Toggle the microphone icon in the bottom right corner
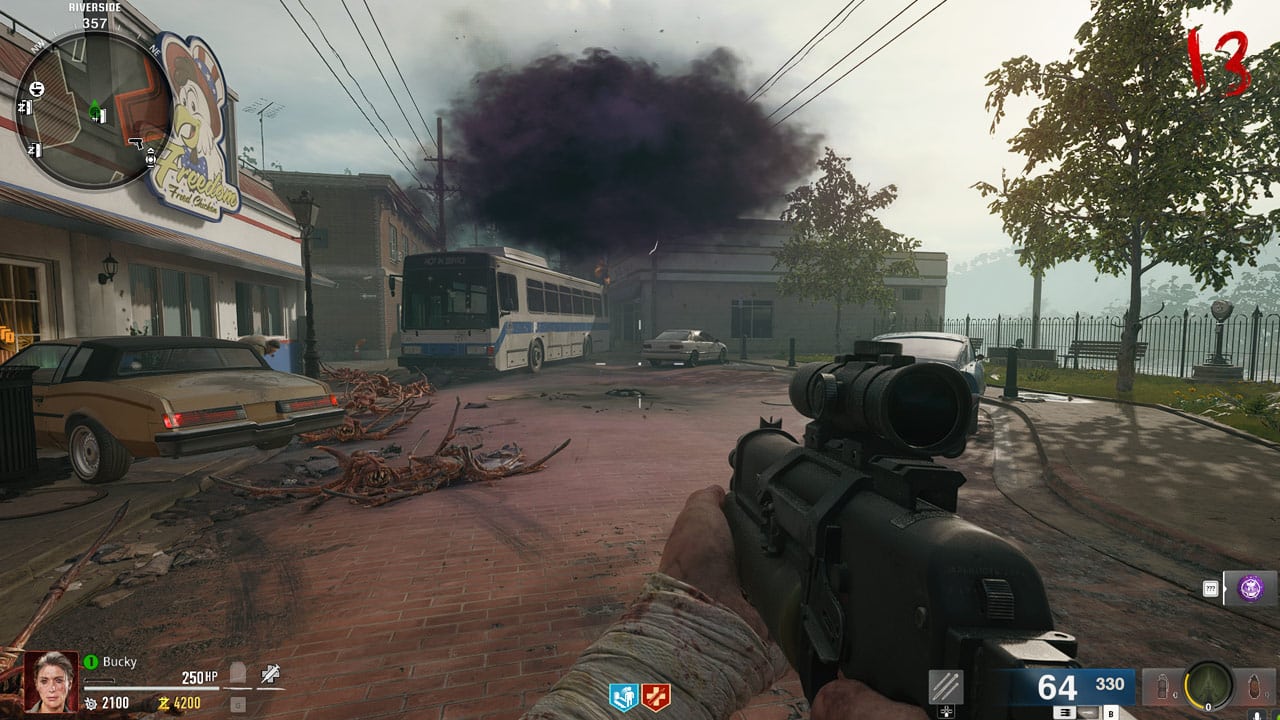 pos(1256,714)
